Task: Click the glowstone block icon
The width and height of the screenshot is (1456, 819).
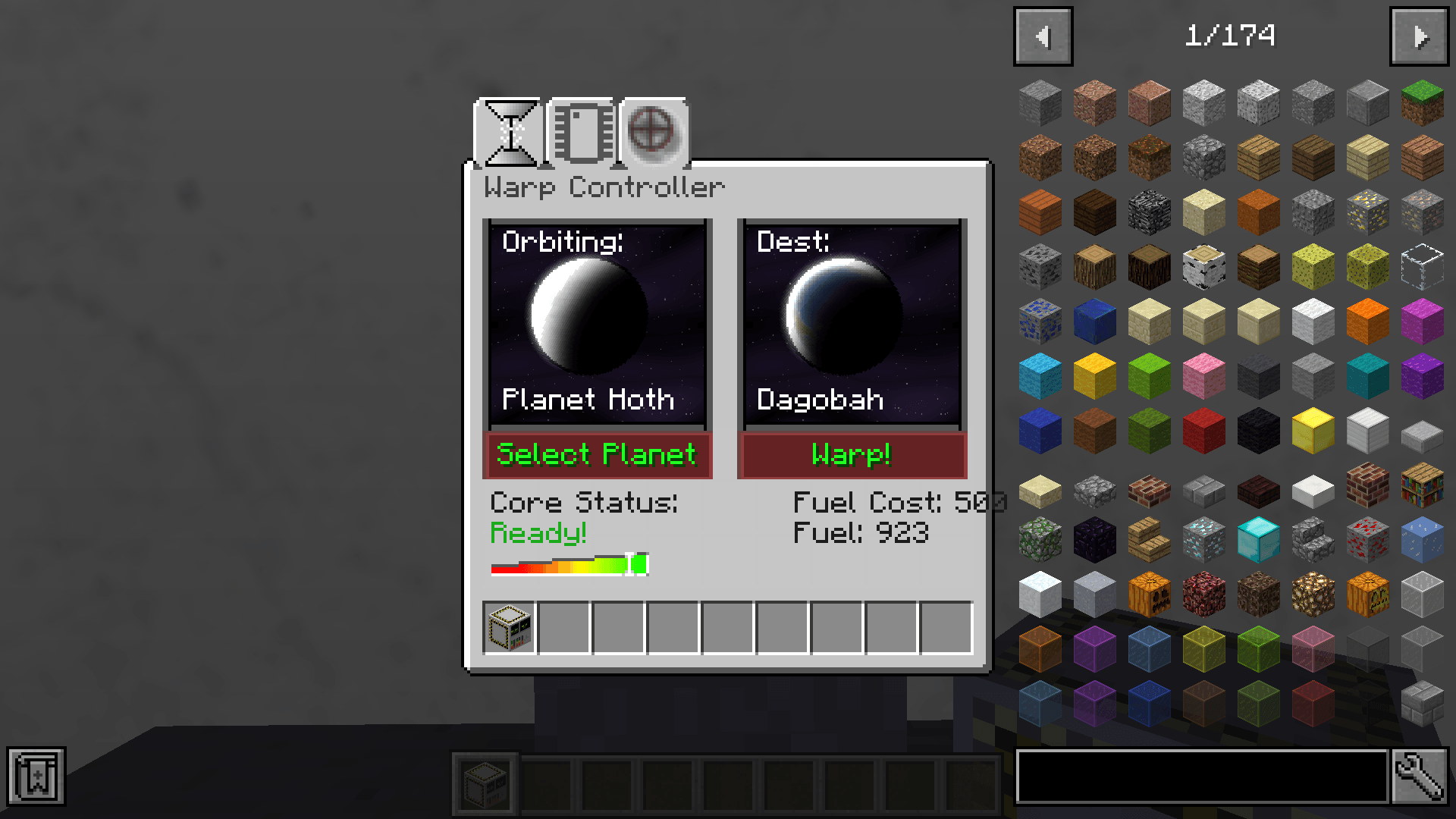Action: point(1312,594)
